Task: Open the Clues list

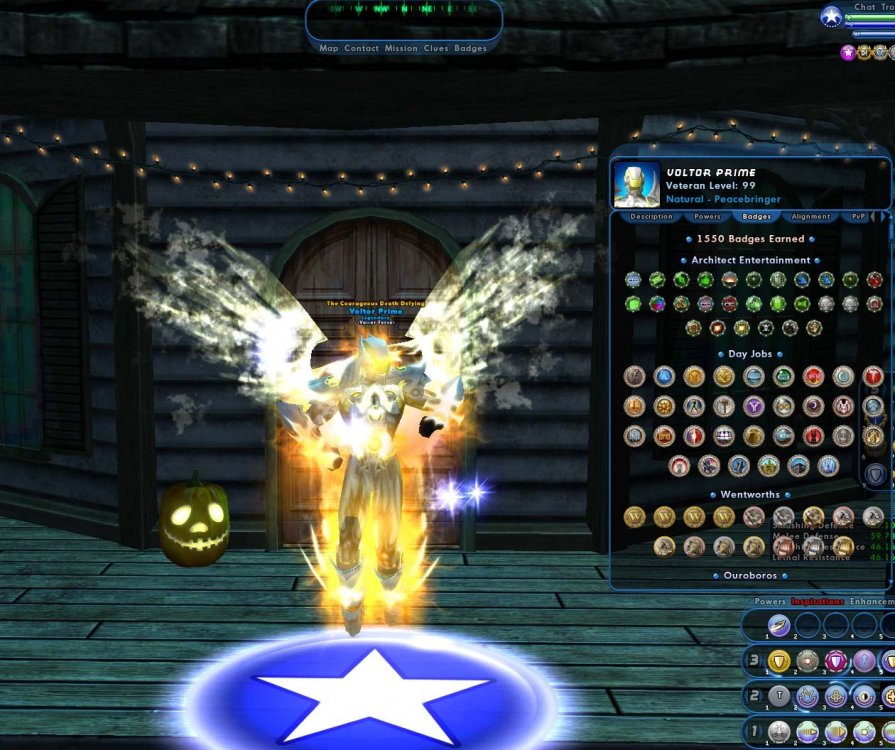Action: (436, 48)
